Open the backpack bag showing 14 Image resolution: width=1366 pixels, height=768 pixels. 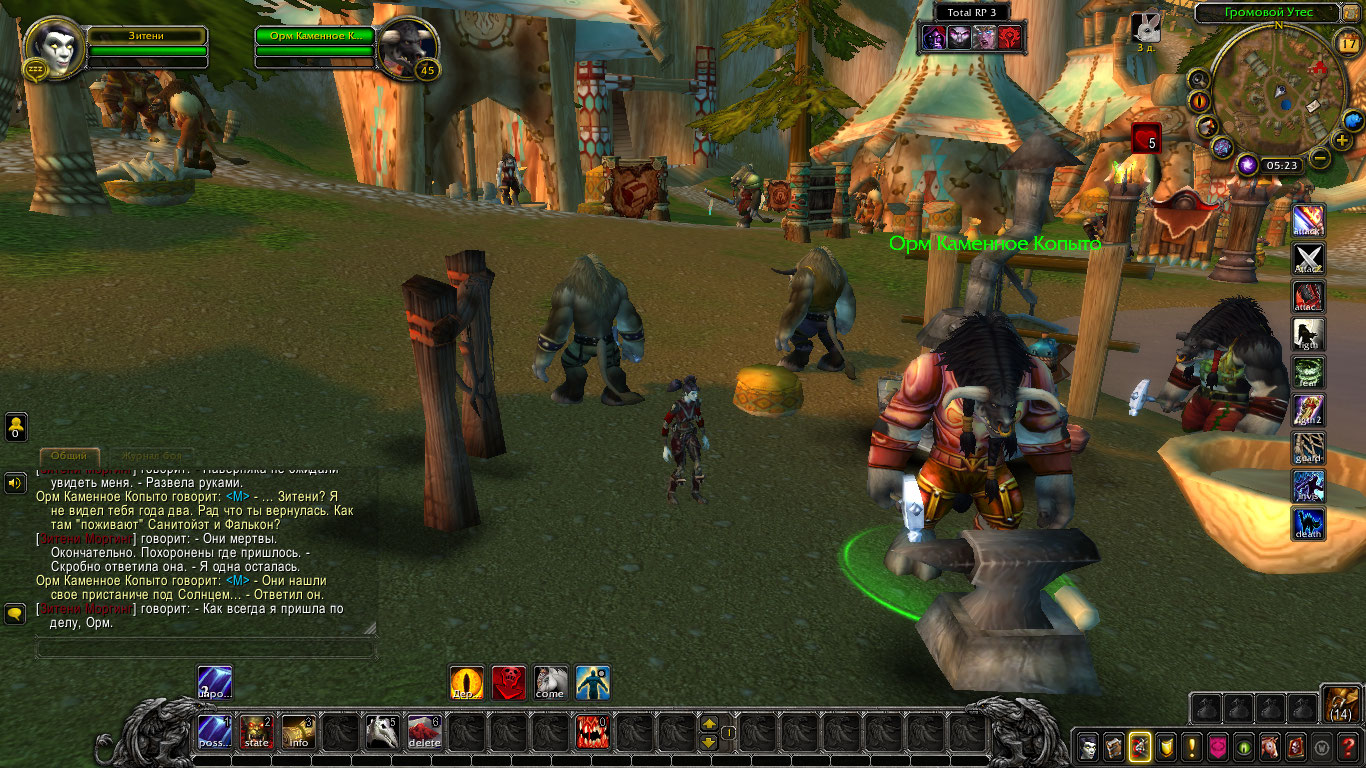click(x=1341, y=704)
